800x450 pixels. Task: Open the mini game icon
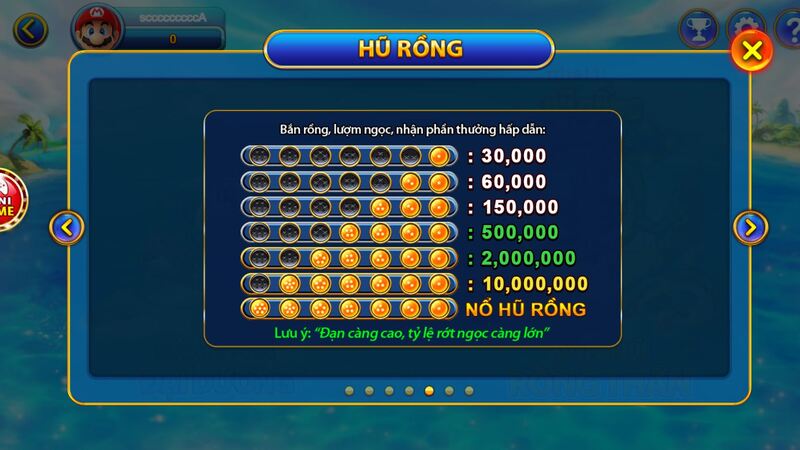(10, 198)
